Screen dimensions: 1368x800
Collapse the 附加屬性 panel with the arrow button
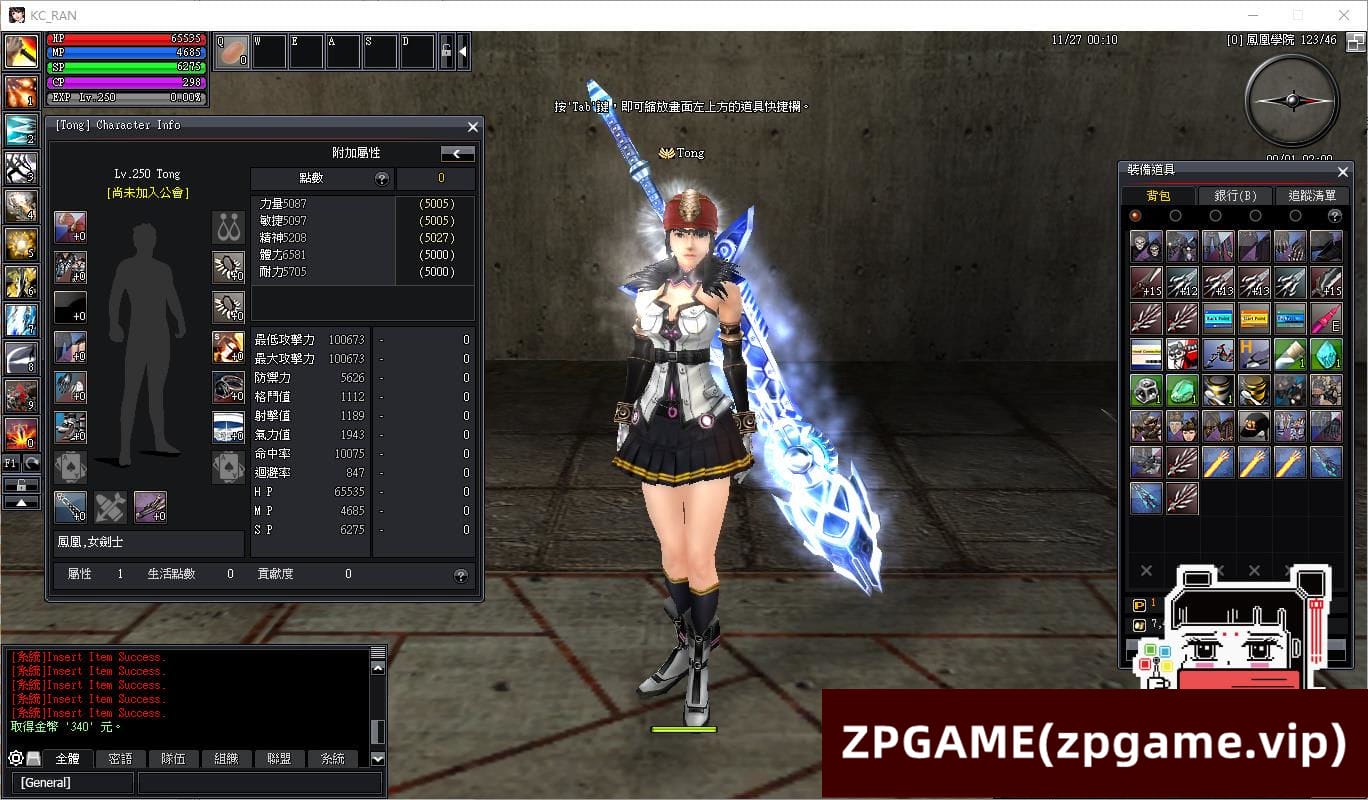click(x=458, y=154)
